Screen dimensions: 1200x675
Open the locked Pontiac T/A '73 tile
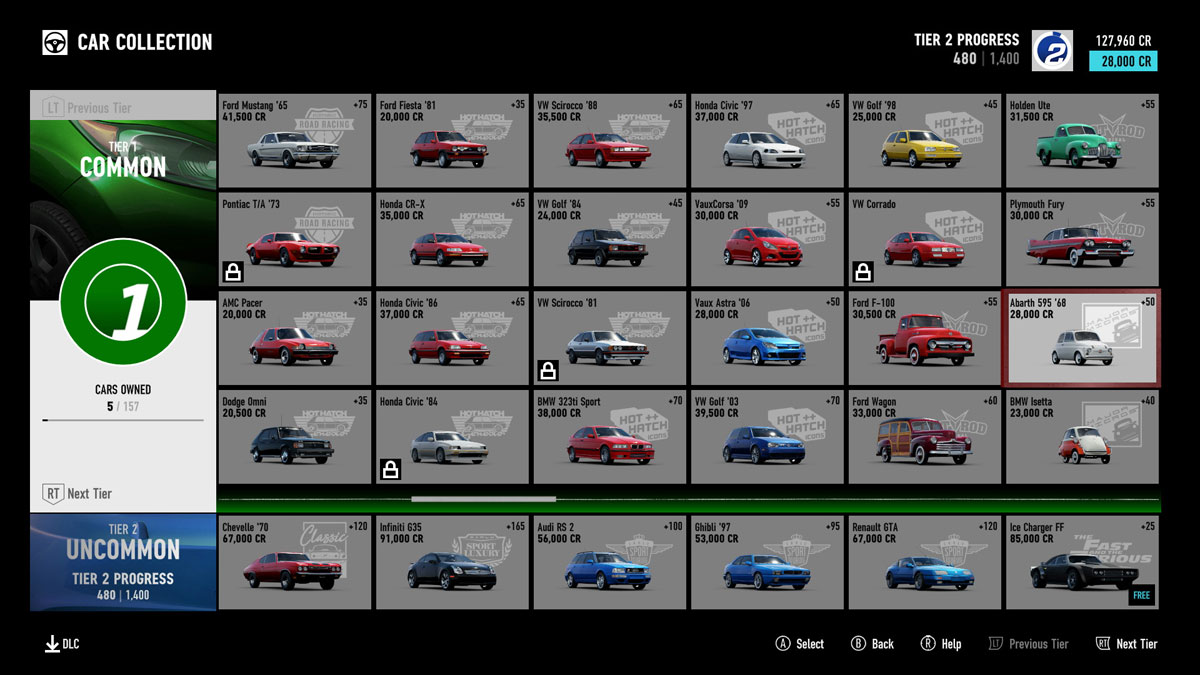tap(294, 240)
